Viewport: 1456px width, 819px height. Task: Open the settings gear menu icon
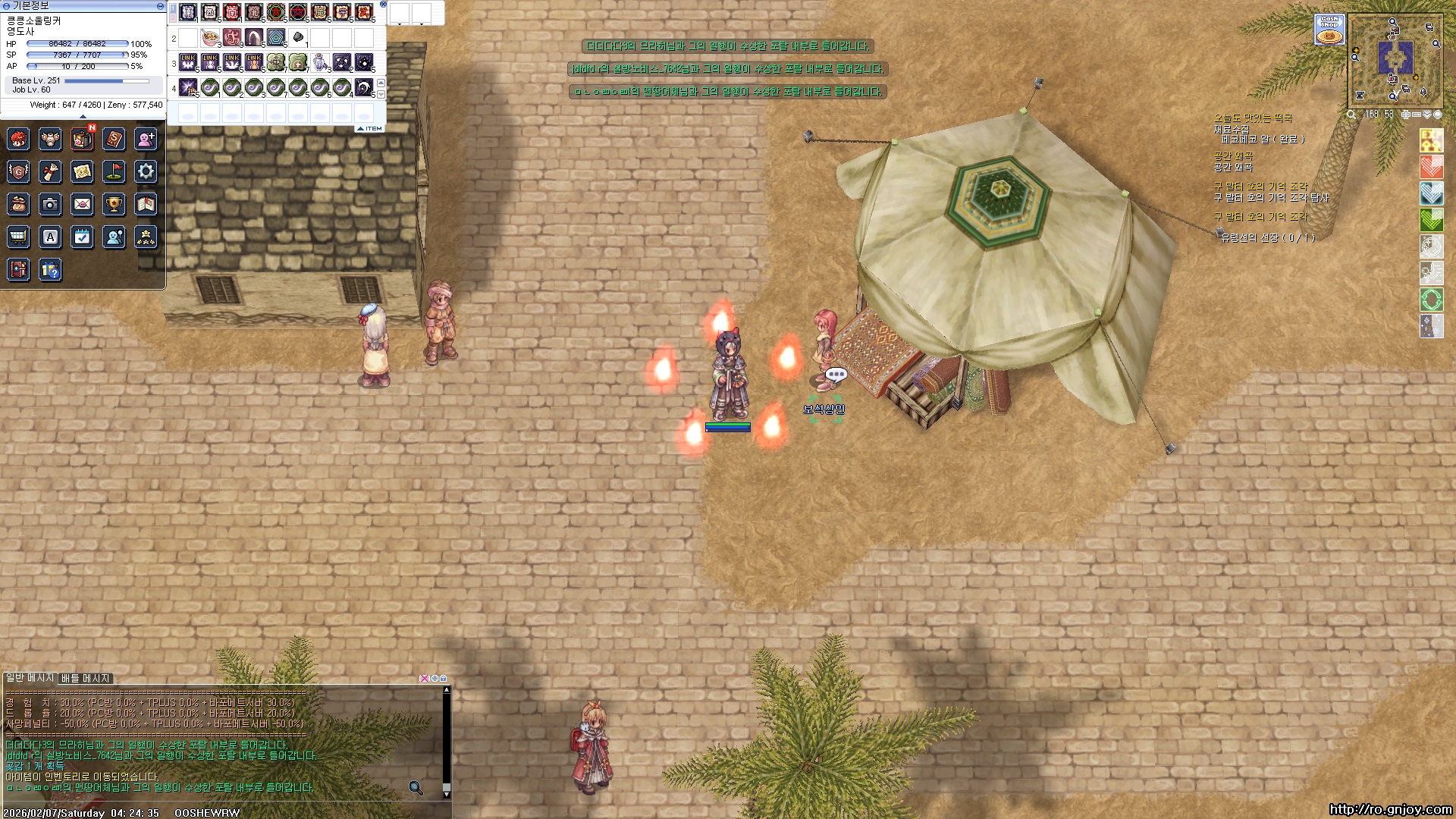coord(146,171)
